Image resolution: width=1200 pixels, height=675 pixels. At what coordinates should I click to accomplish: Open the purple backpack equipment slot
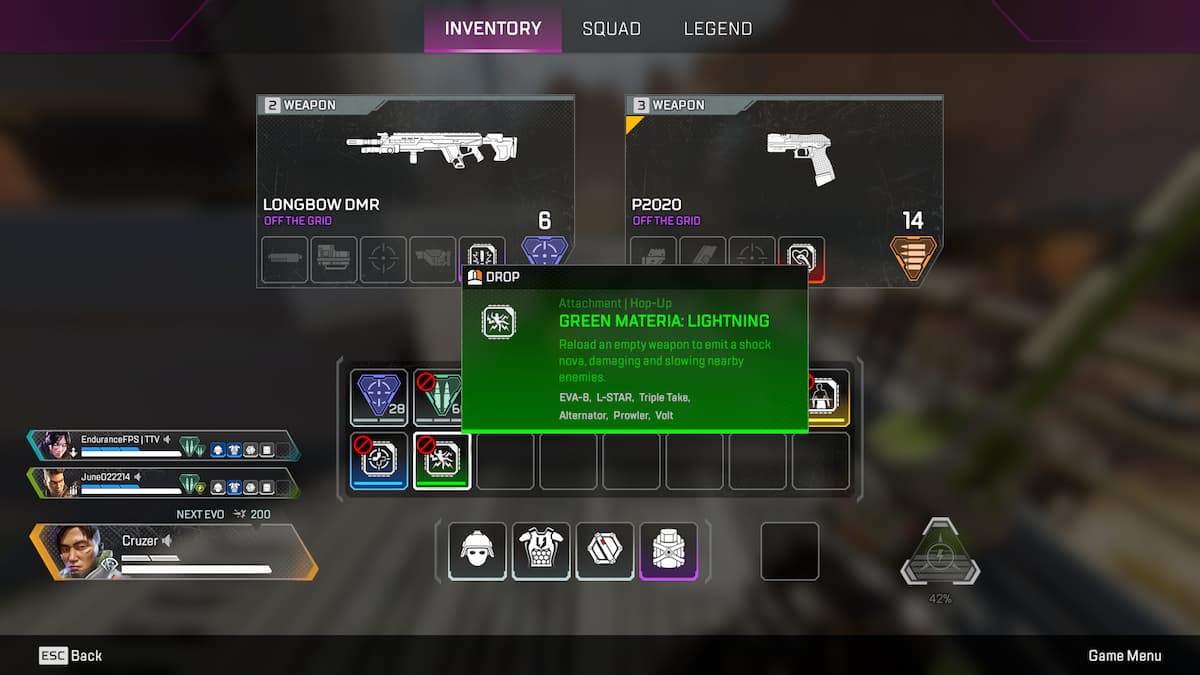point(669,551)
